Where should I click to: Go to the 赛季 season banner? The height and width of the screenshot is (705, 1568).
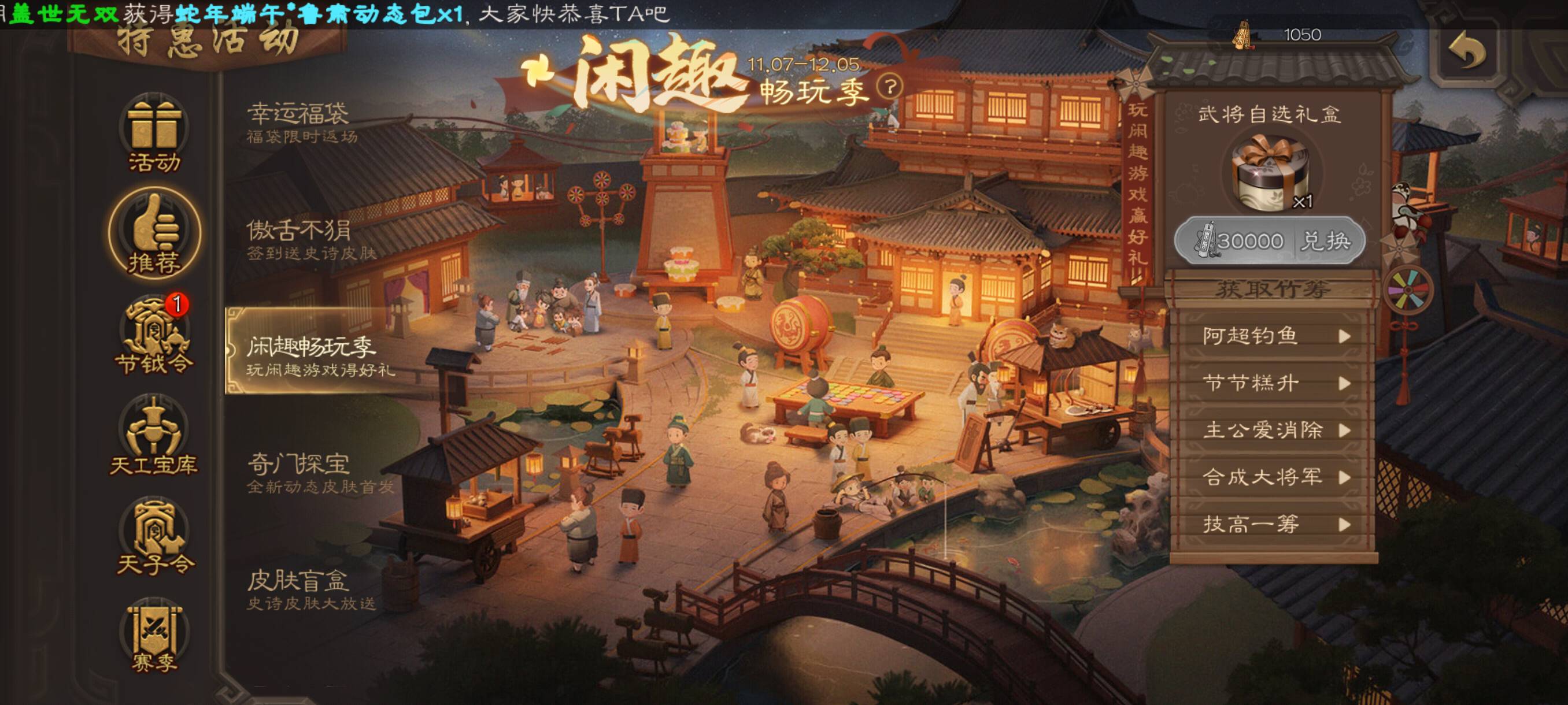[154, 637]
